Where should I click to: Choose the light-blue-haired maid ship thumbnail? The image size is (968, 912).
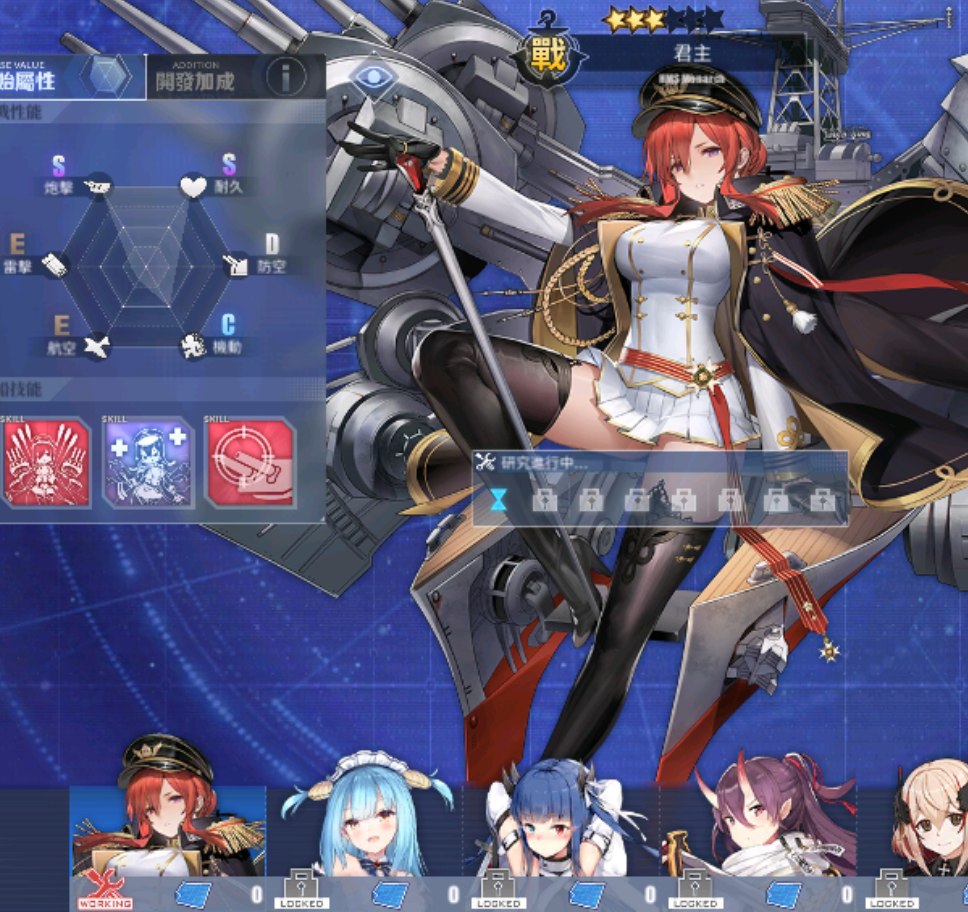(x=366, y=830)
